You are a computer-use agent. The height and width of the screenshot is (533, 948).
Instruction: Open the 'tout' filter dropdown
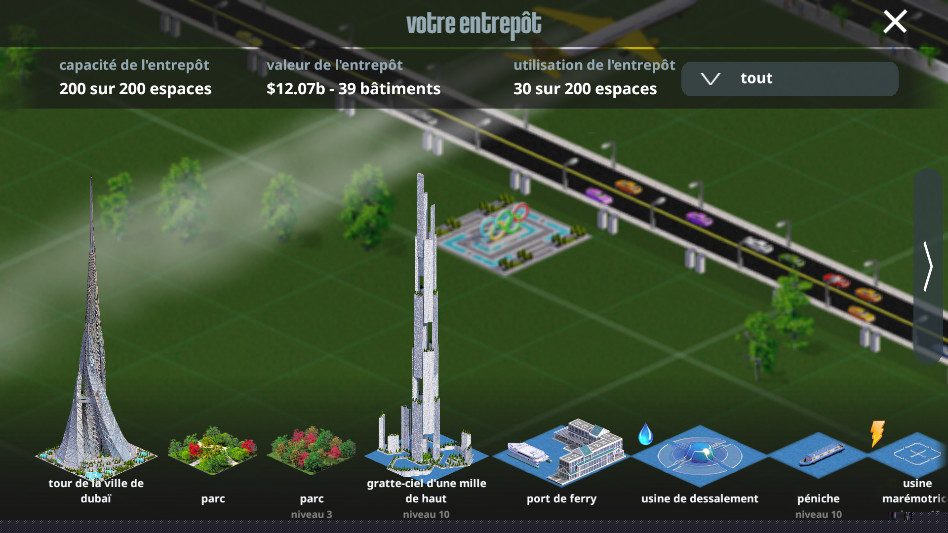tap(789, 79)
